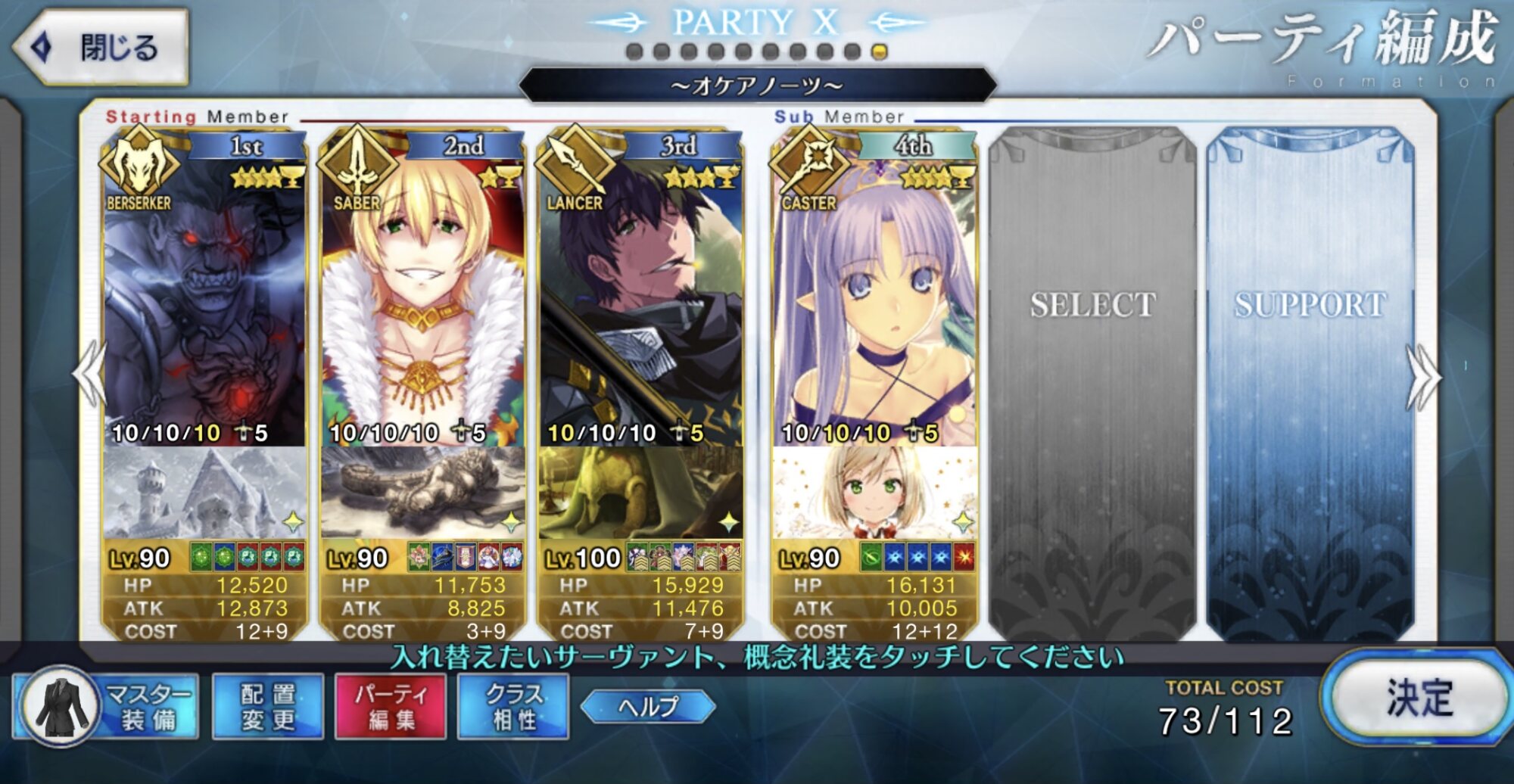Rename the party via the オケアノーツ title banner
Screen dimensions: 1514x784
[757, 86]
